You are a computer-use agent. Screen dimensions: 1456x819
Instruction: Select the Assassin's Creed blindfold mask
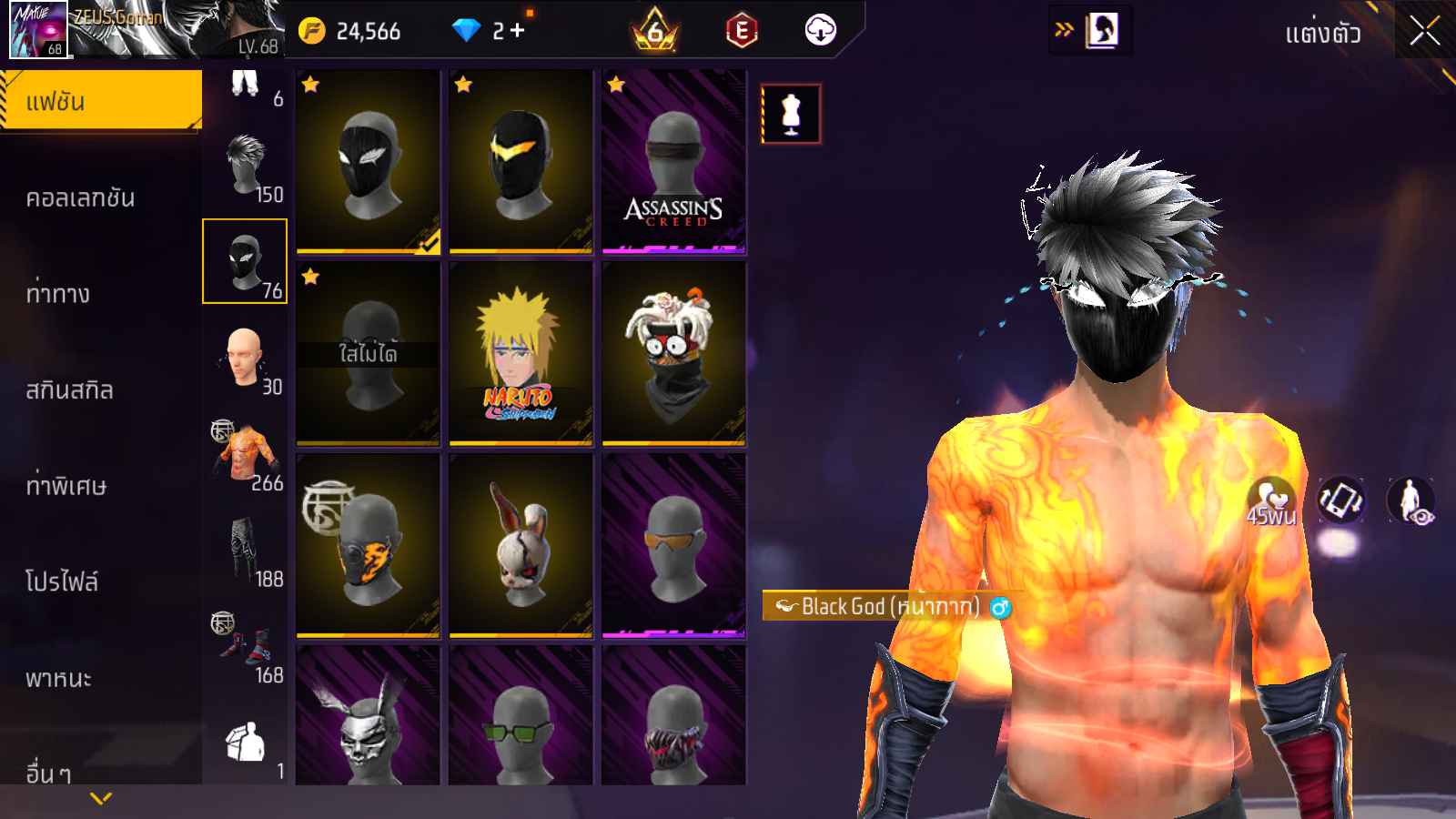coord(673,161)
